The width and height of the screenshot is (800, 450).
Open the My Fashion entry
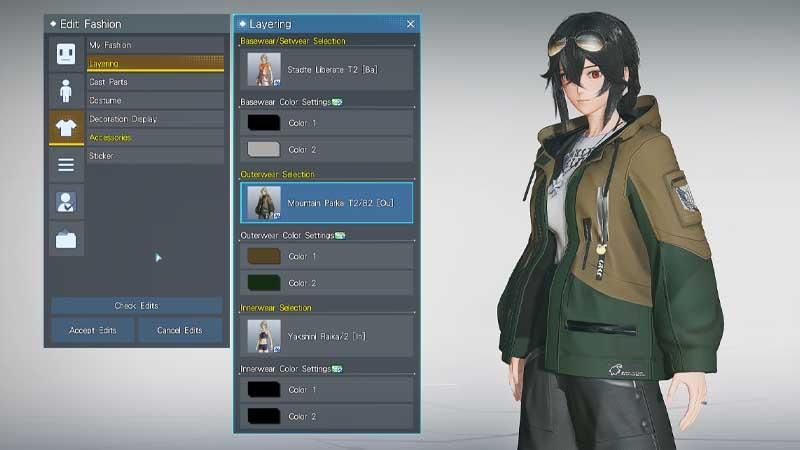[154, 45]
